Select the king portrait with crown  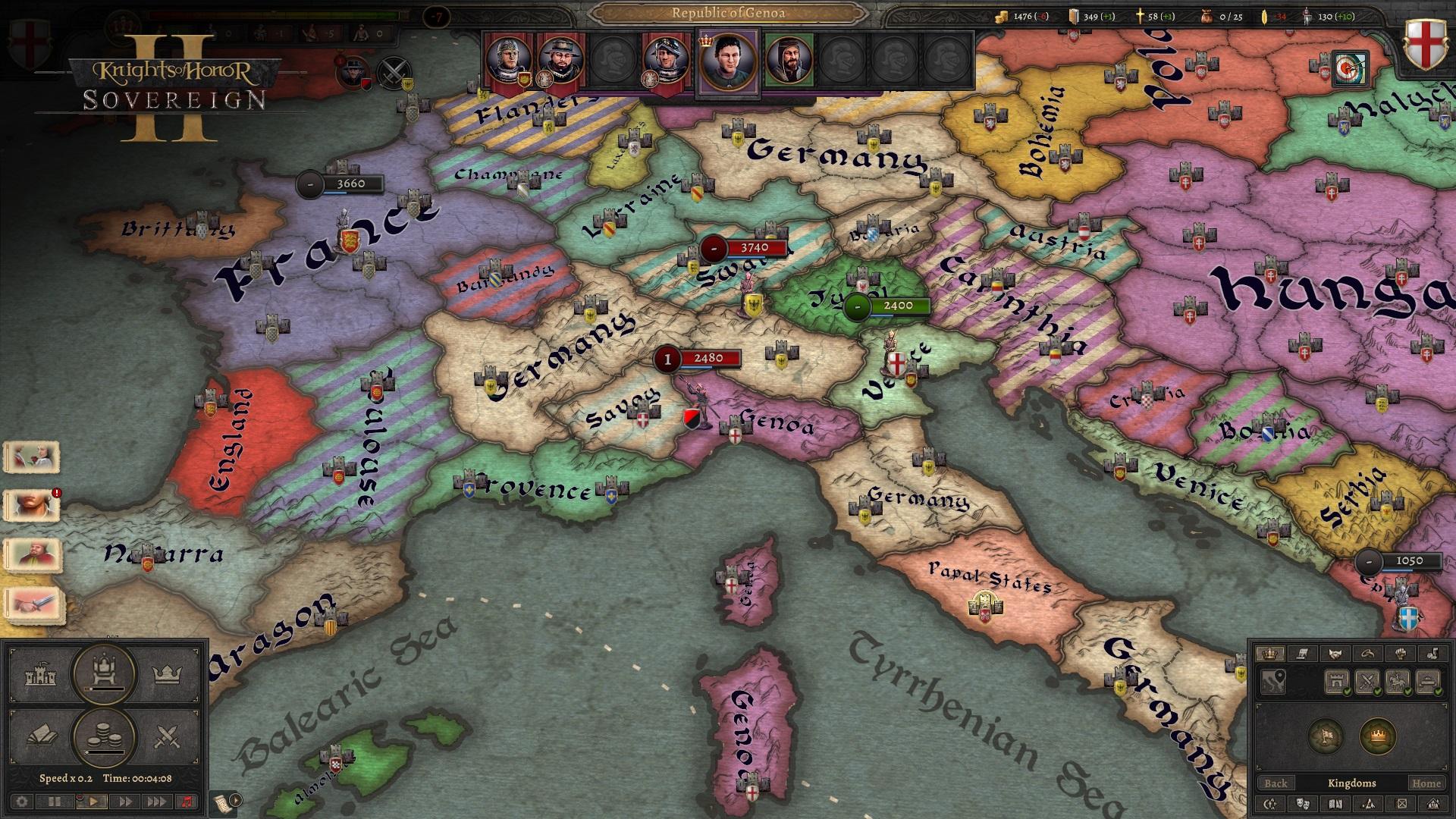727,61
